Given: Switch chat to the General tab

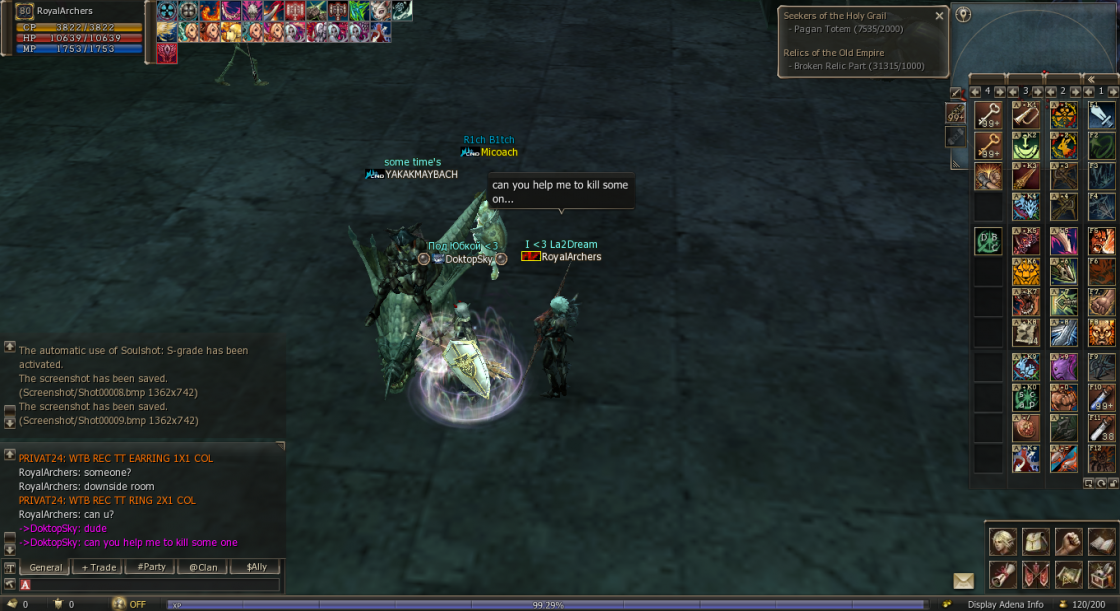Looking at the screenshot, I should 45,567.
